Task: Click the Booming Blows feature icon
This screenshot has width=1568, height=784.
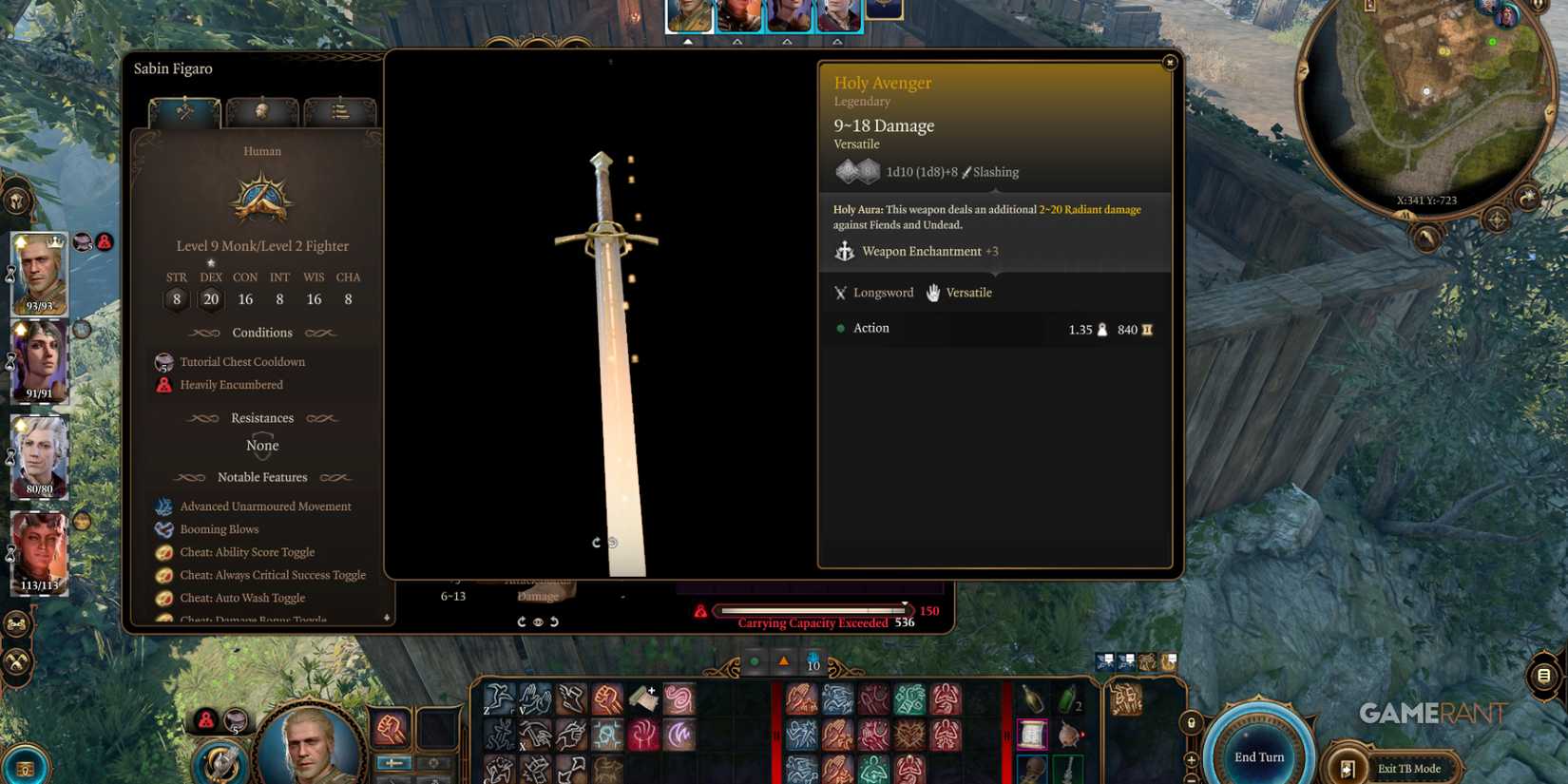Action: pyautogui.click(x=163, y=529)
